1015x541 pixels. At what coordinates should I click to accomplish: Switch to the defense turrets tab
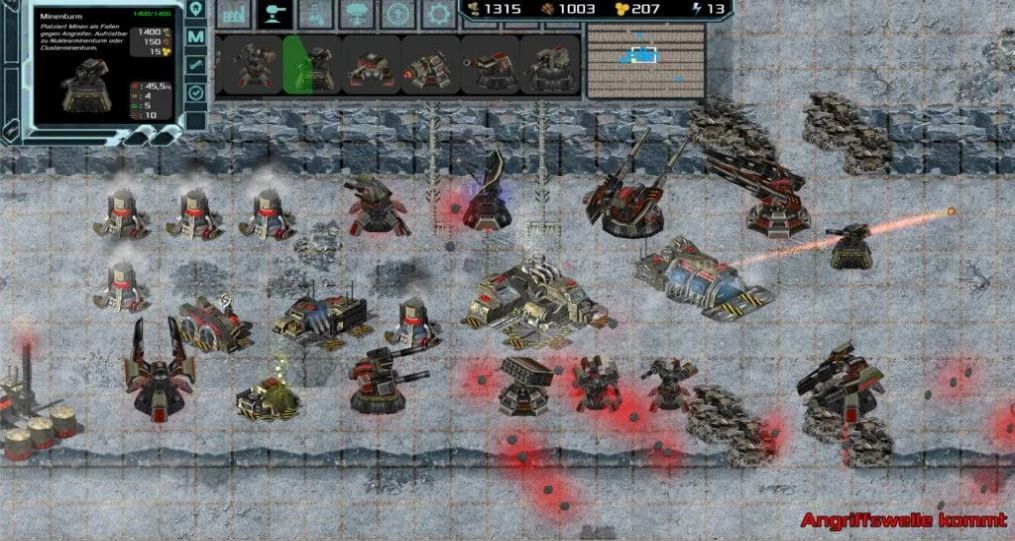(x=272, y=14)
